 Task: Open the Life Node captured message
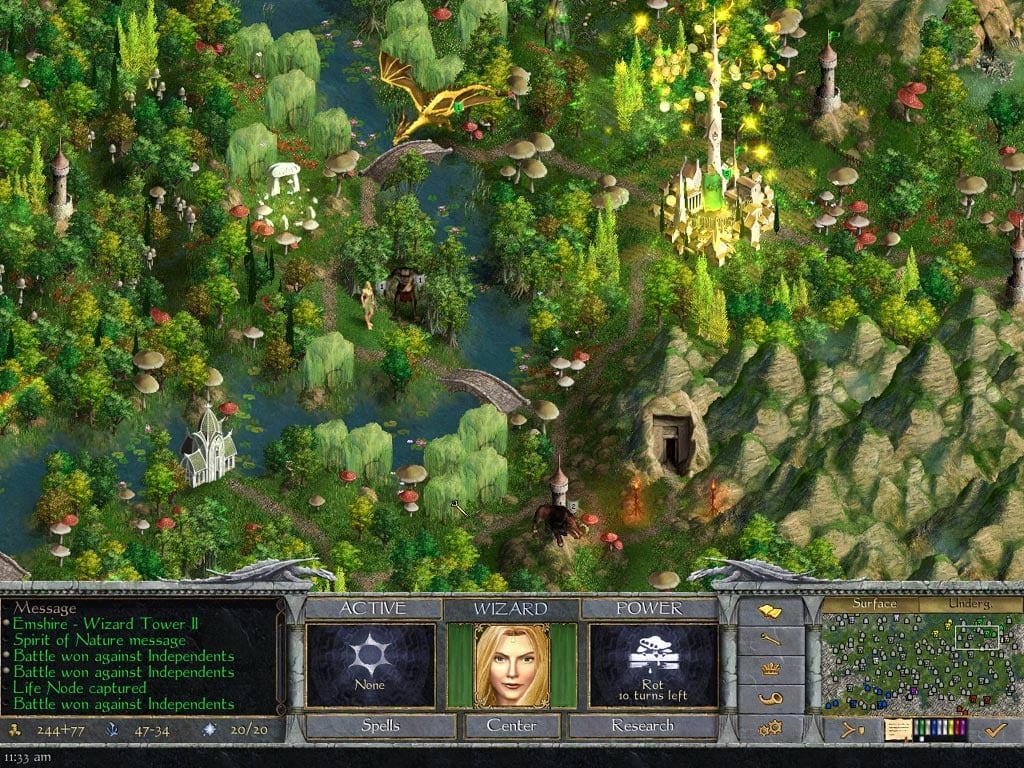(78, 688)
